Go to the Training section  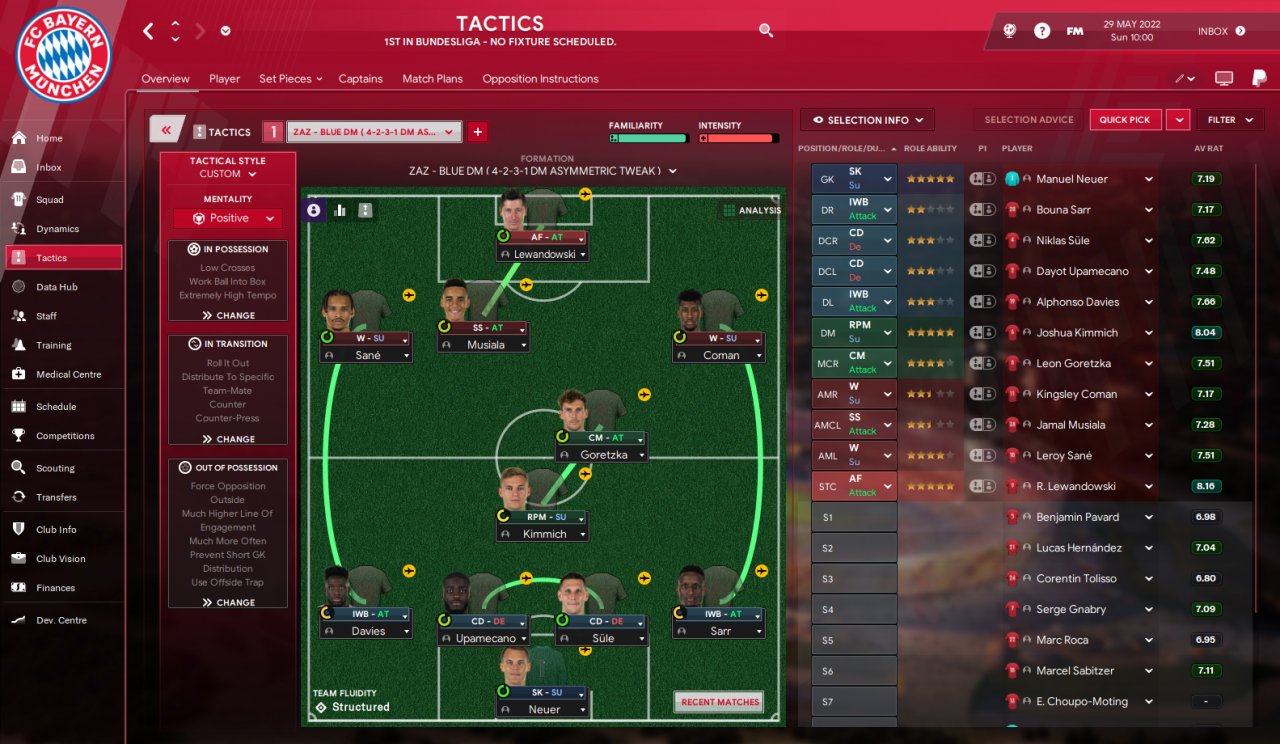coord(53,345)
